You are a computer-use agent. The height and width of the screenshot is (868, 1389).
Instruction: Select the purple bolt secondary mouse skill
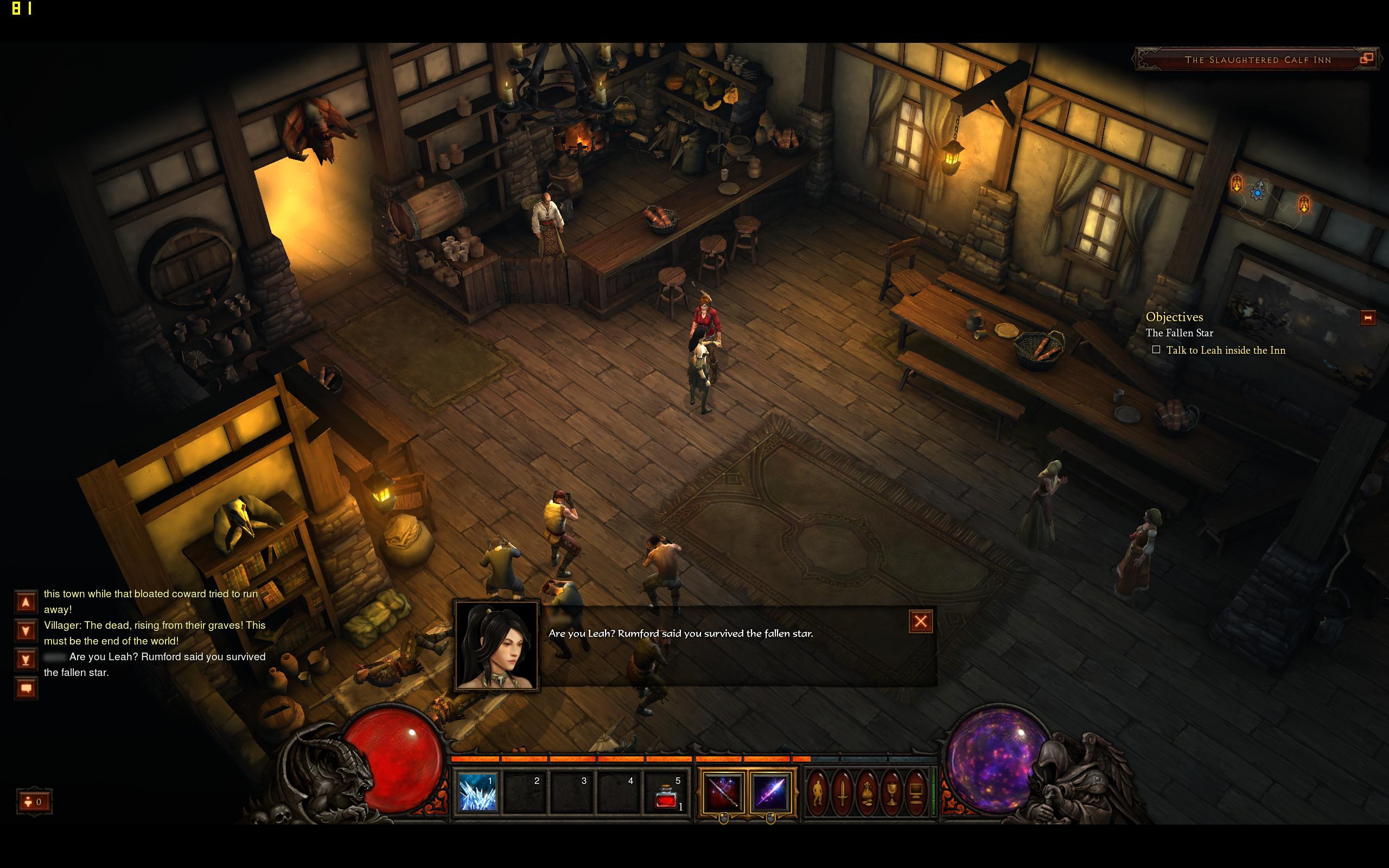click(x=770, y=793)
